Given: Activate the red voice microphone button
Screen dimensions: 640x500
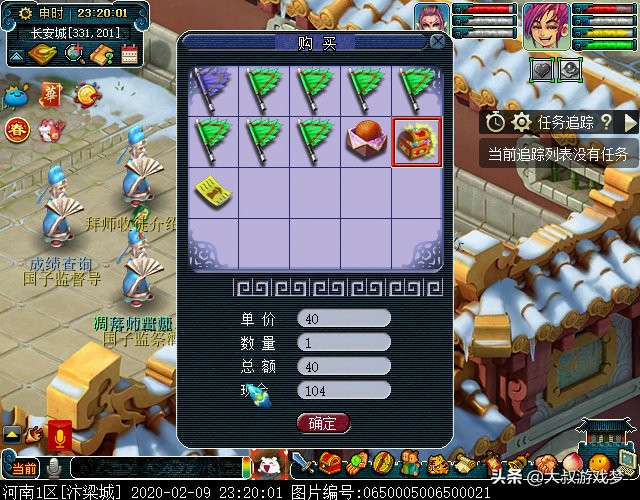Looking at the screenshot, I should (59, 436).
